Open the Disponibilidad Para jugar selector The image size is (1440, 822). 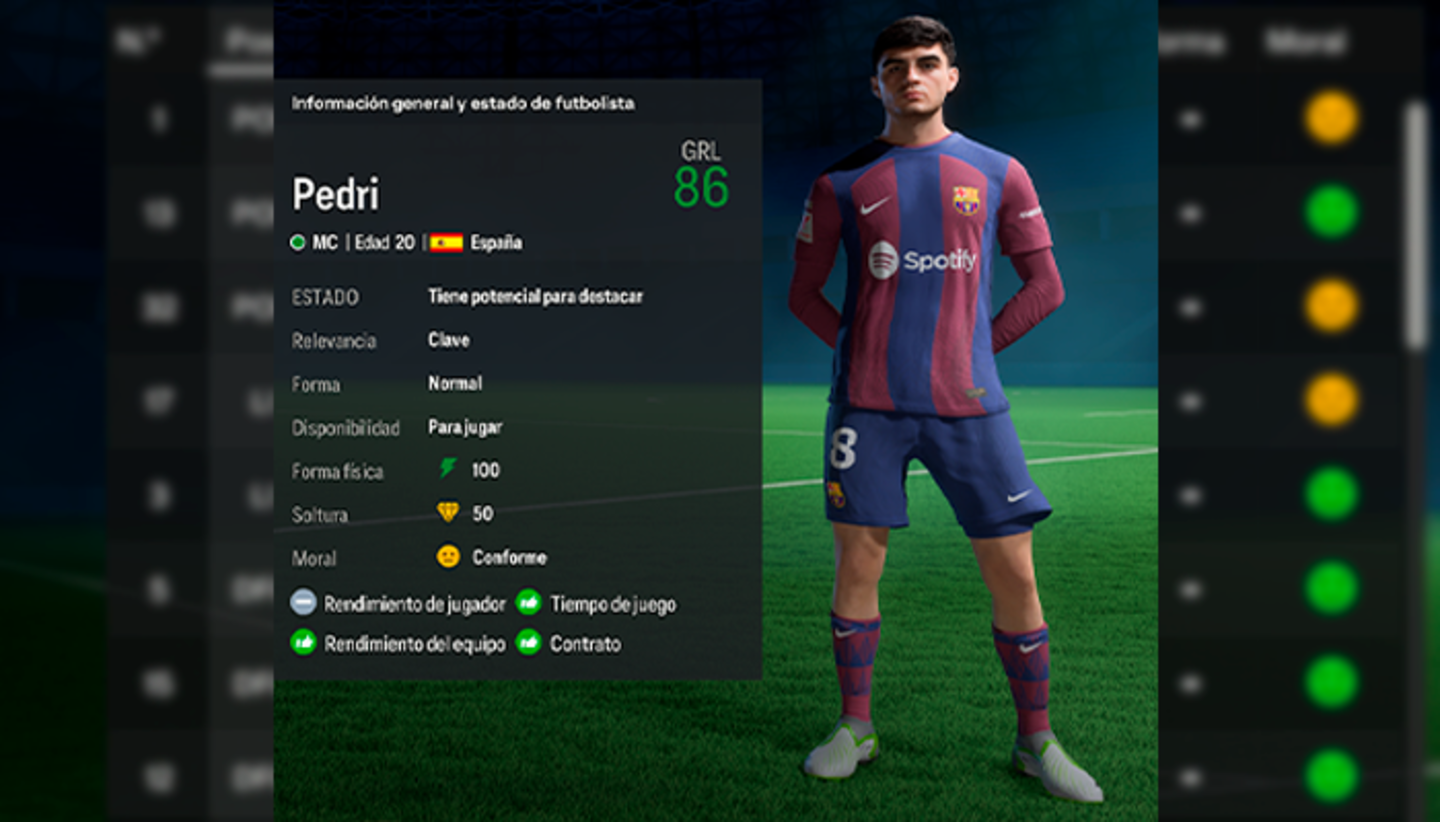465,426
